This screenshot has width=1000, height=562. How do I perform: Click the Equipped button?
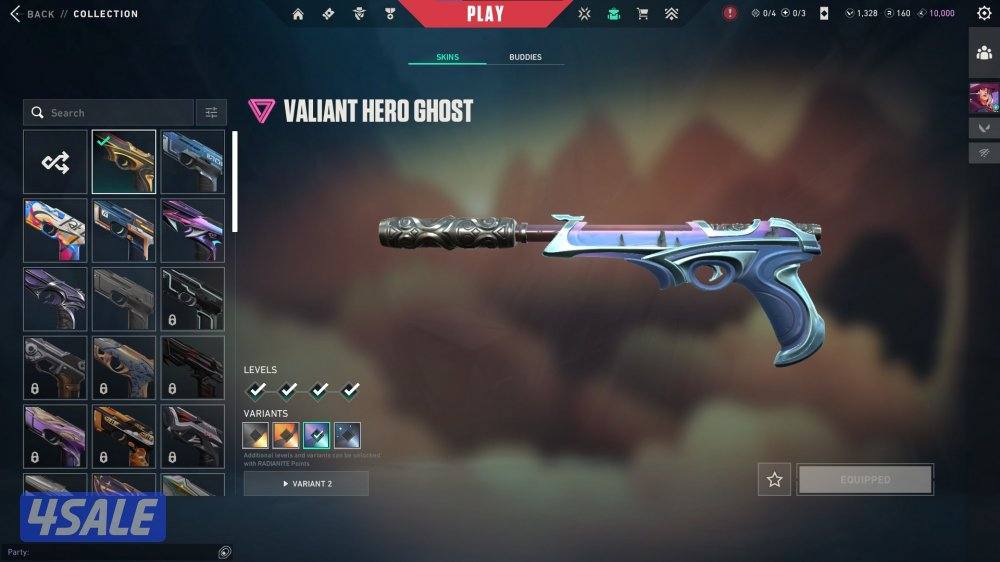click(865, 480)
